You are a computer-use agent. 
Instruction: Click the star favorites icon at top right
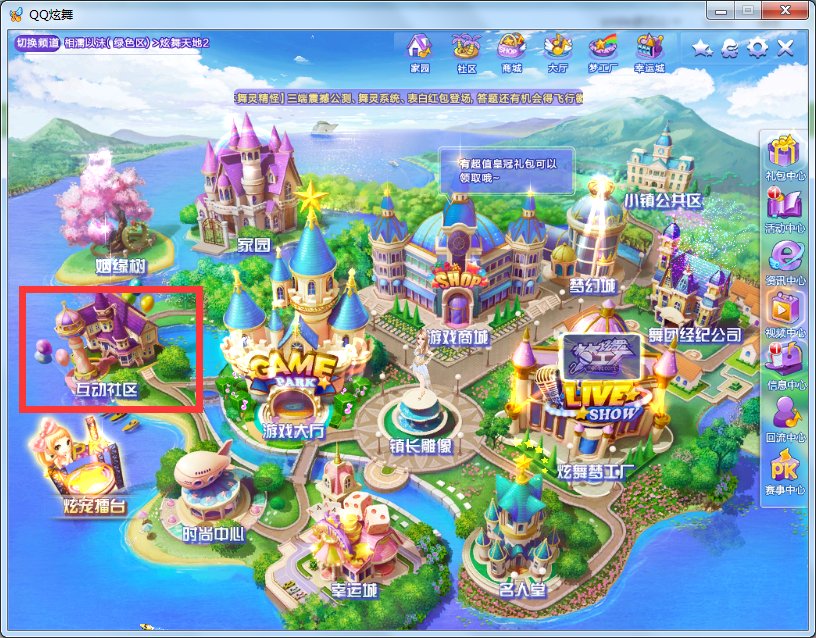(702, 48)
